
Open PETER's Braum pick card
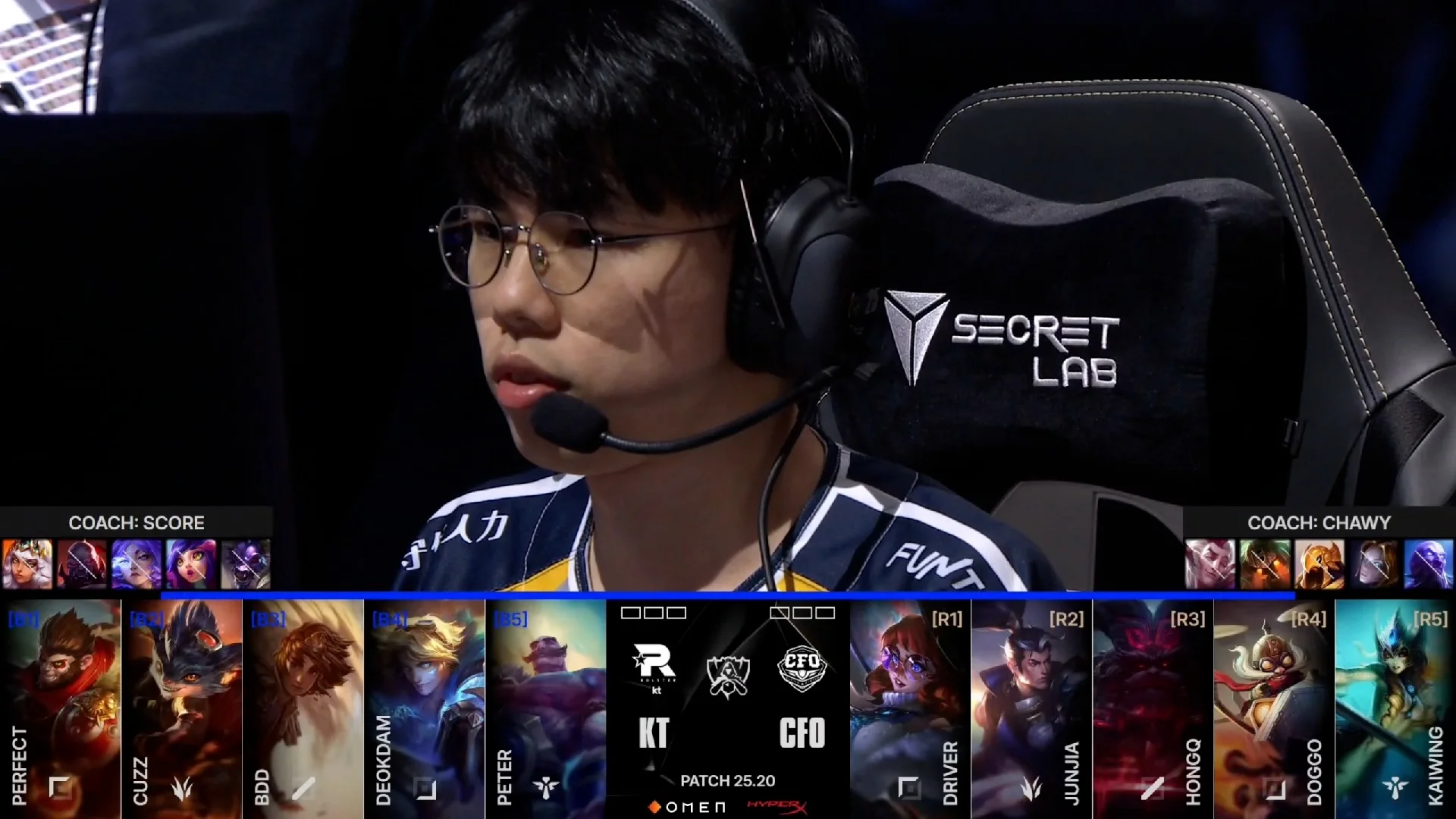coord(546,705)
